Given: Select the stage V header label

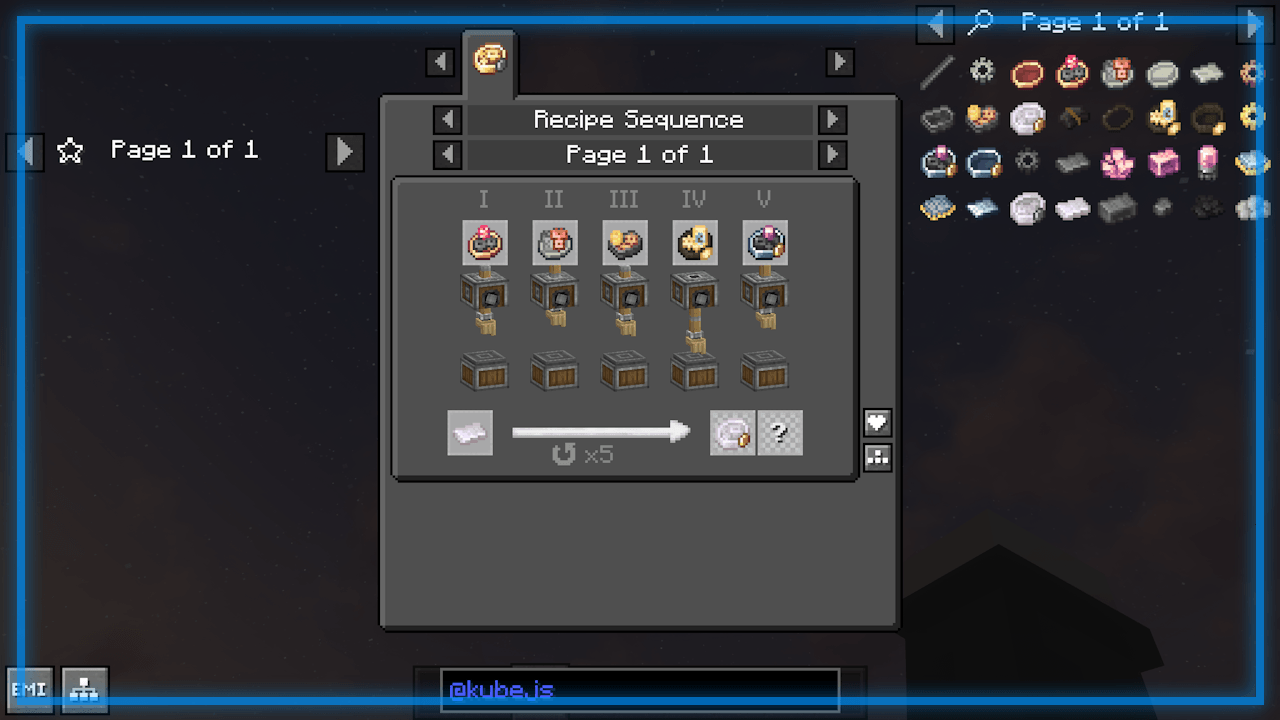Looking at the screenshot, I should pos(764,199).
